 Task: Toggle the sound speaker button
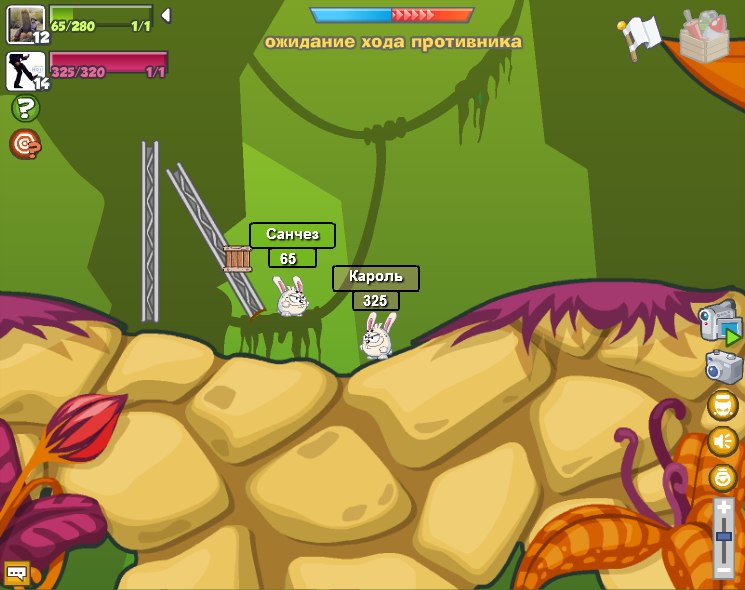point(723,441)
